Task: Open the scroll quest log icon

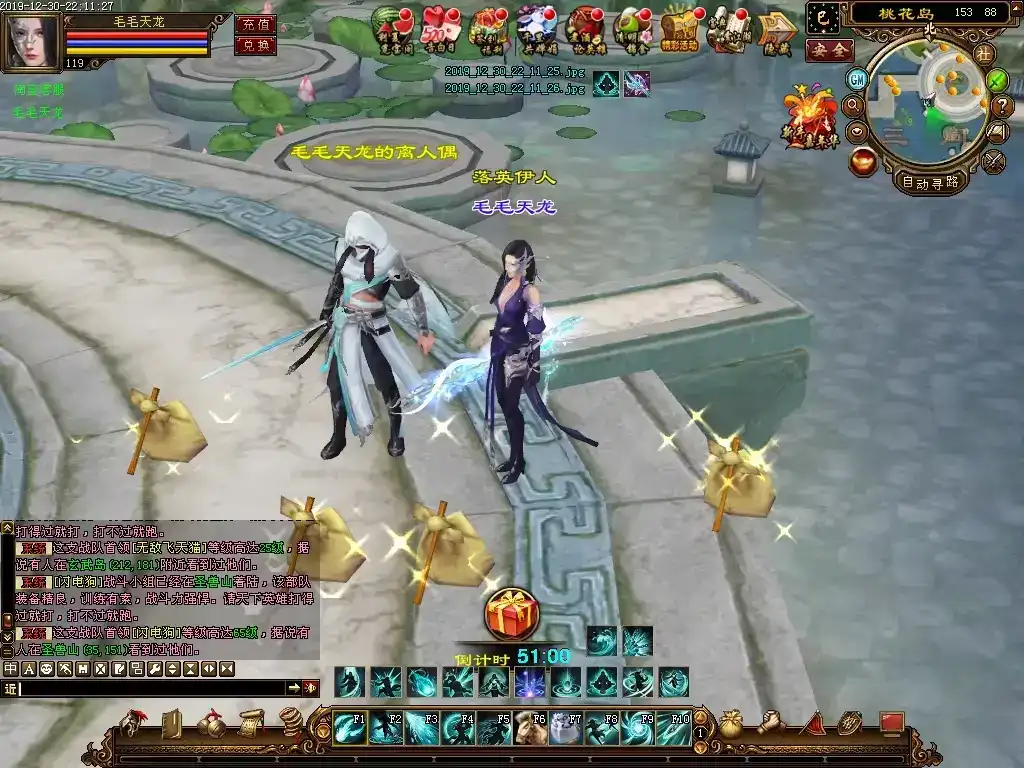Action: tap(250, 722)
